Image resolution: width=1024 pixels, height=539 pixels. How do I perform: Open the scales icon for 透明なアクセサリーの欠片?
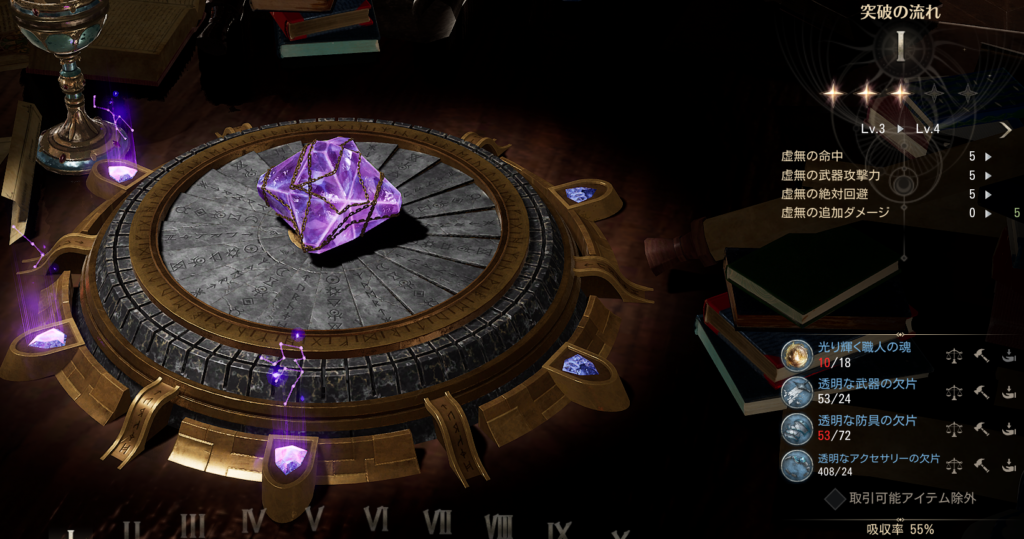[x=954, y=465]
